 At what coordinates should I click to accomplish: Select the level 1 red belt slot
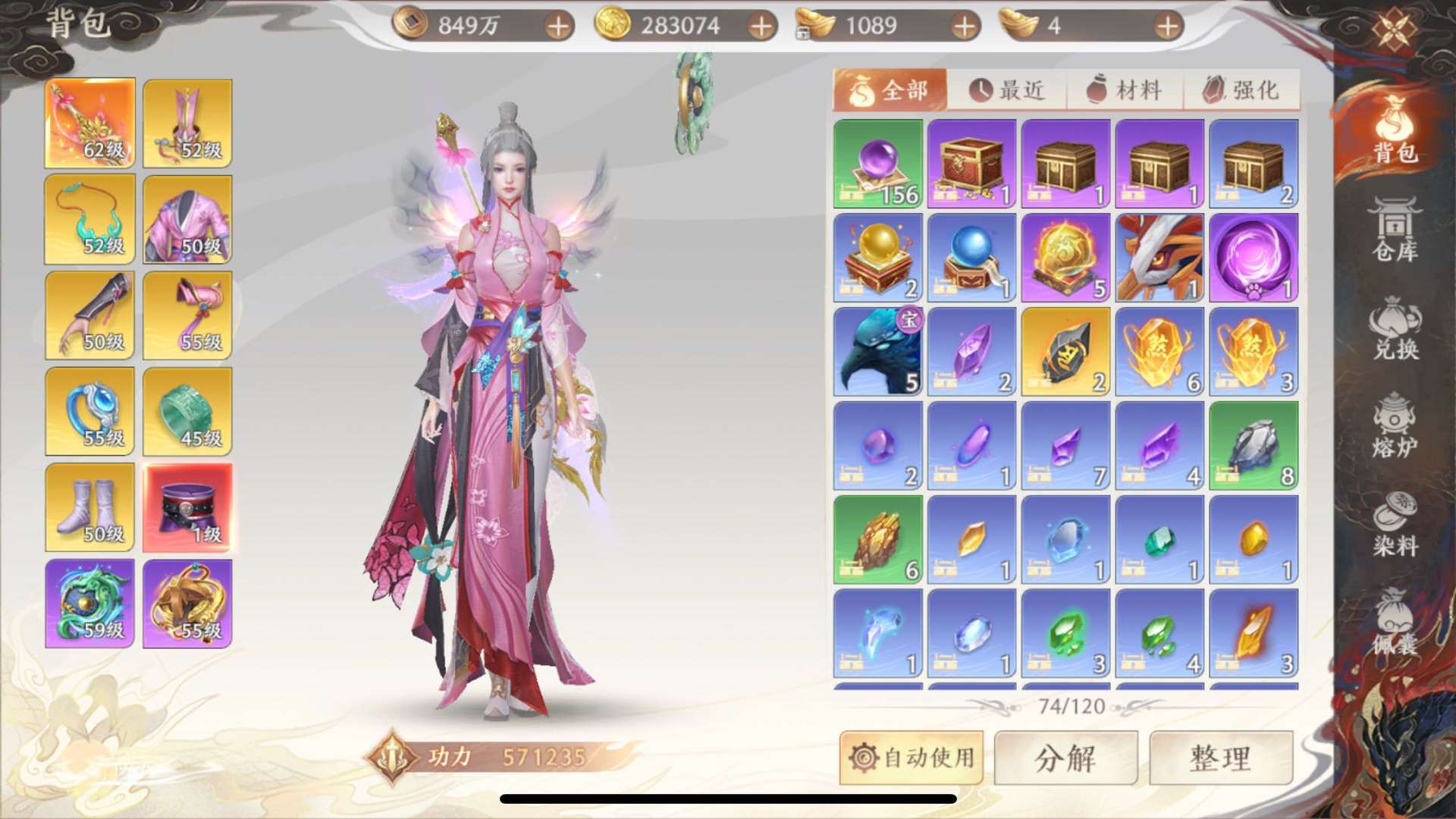tap(187, 507)
